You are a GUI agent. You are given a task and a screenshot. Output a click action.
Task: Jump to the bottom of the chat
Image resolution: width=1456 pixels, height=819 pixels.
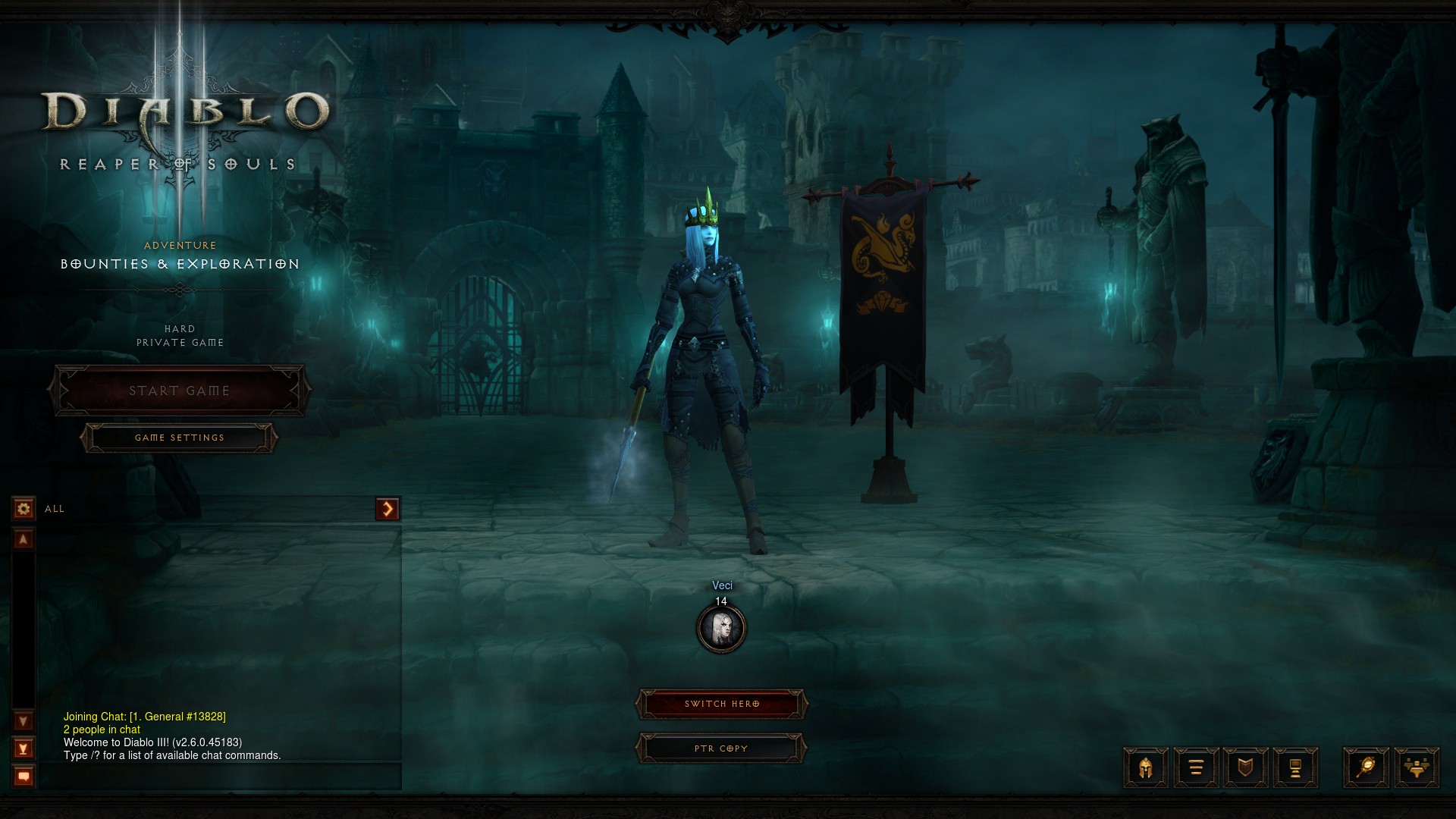(x=24, y=748)
